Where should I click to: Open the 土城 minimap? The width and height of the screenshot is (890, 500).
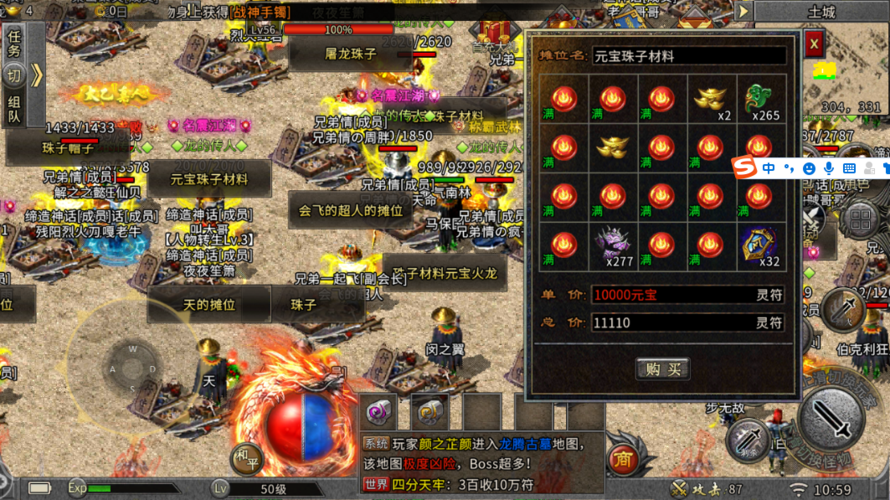click(822, 13)
